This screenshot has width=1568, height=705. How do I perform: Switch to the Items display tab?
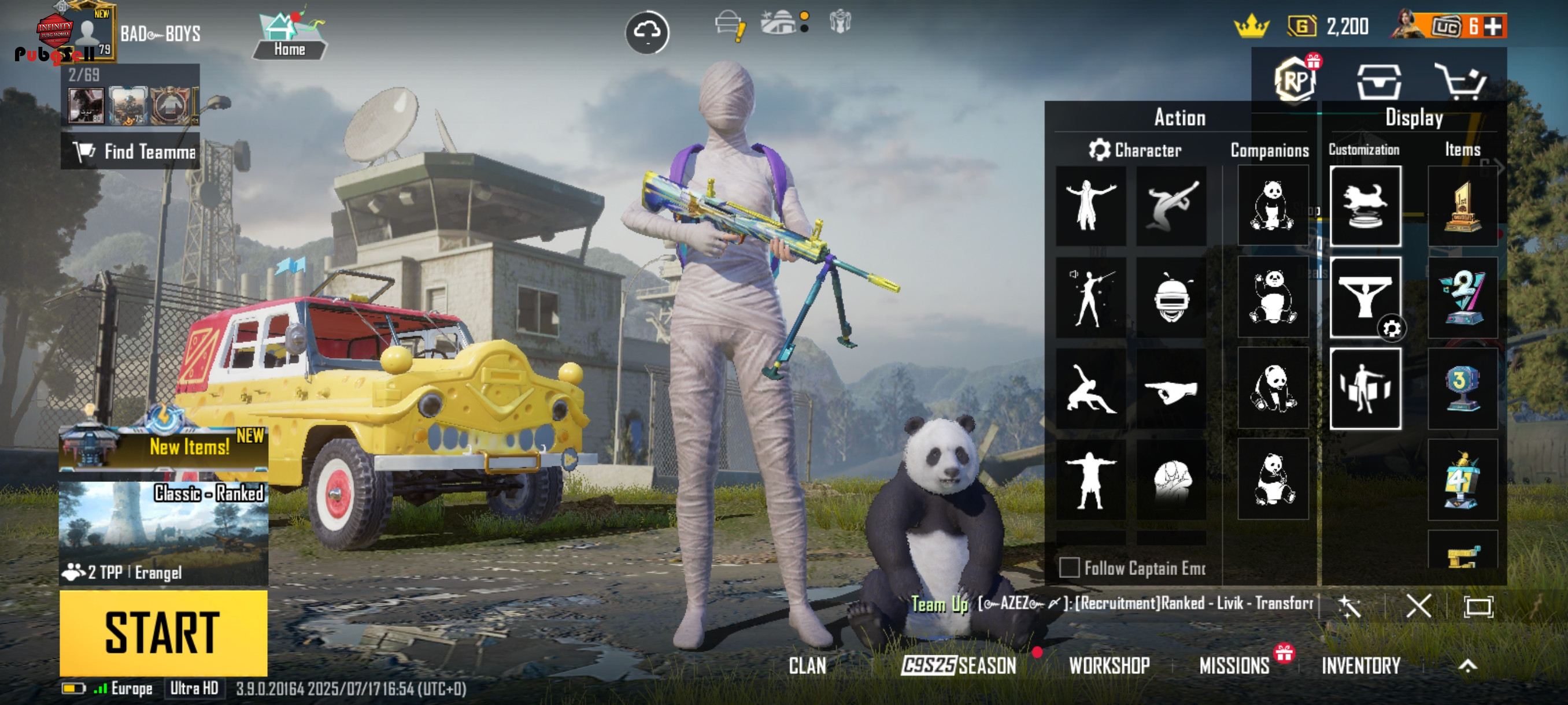1462,150
